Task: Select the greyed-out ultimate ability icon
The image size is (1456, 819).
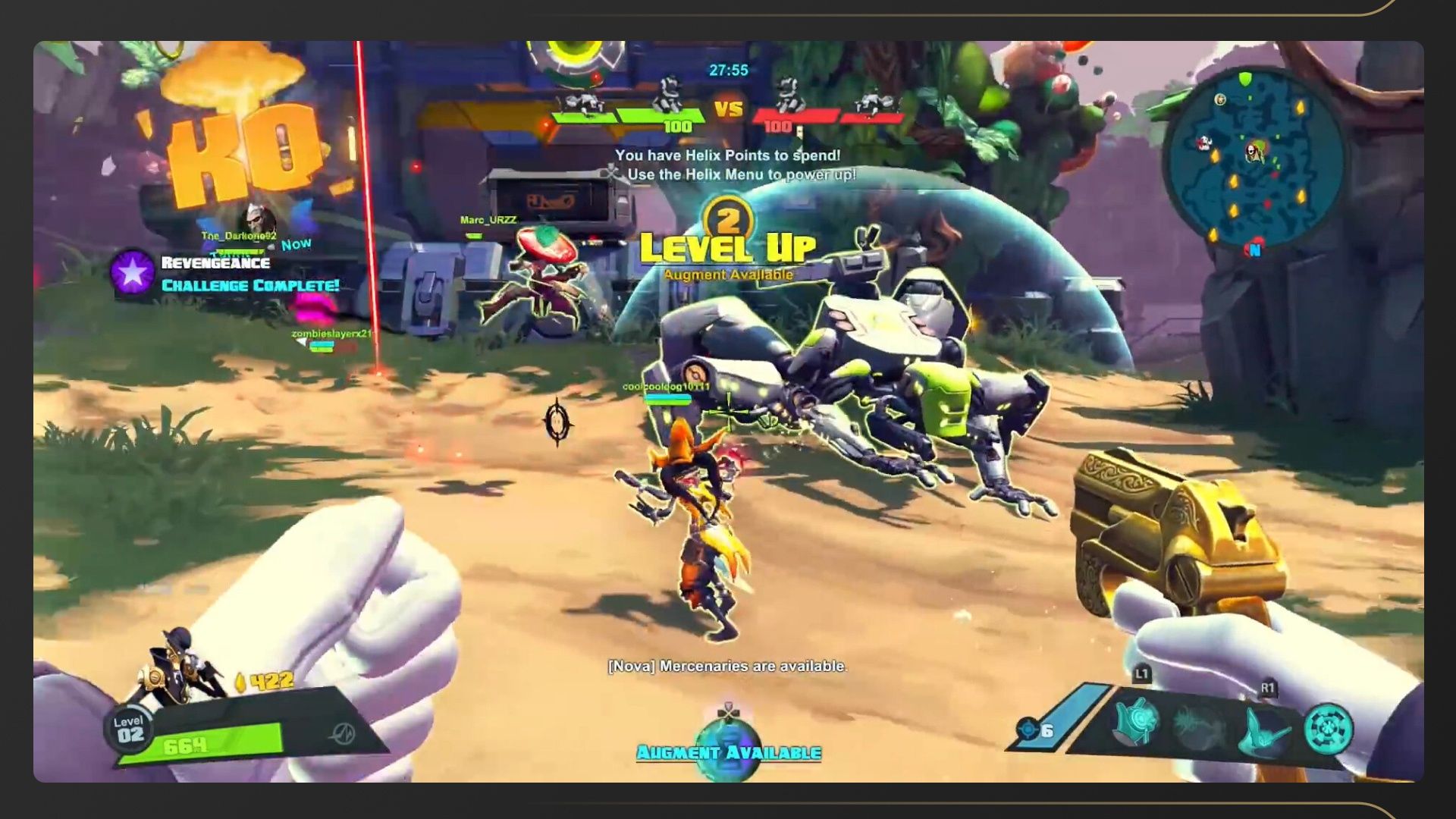Action: (x=1198, y=726)
